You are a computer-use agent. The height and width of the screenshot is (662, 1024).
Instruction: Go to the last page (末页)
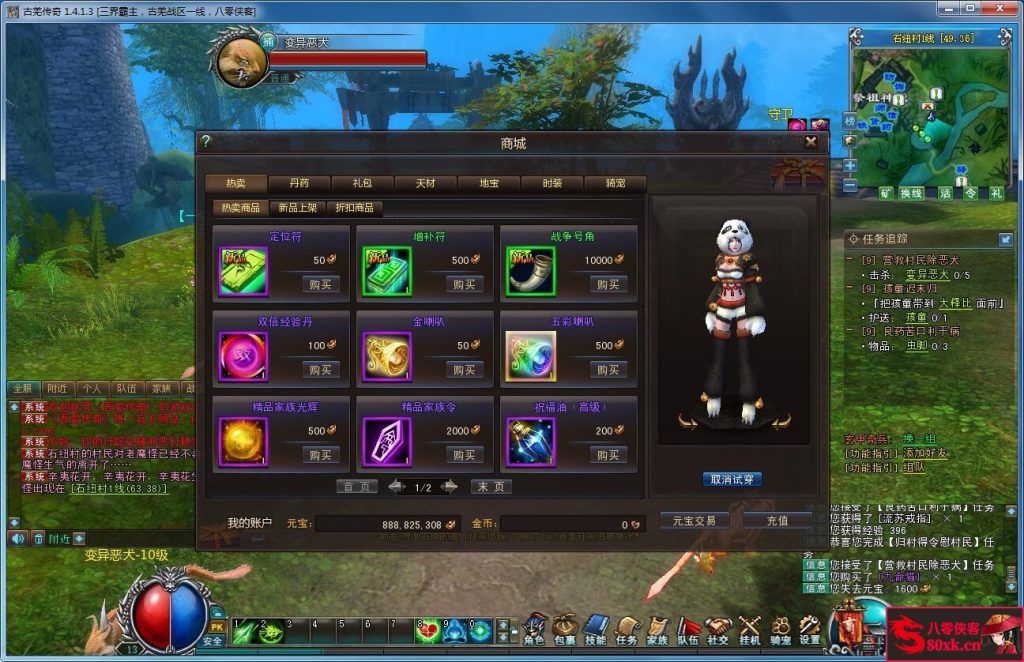491,487
